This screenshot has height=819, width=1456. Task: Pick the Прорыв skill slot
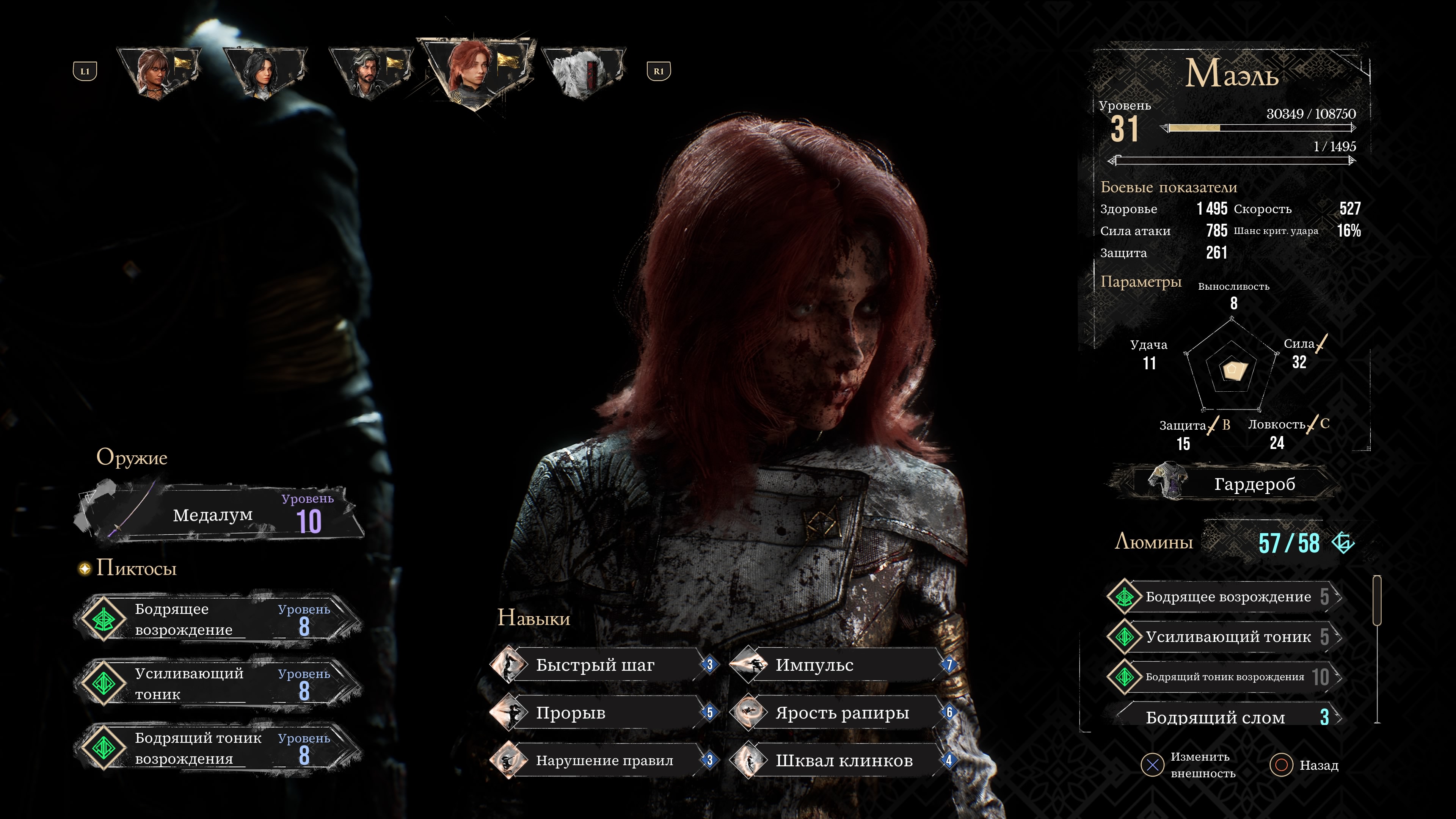[x=602, y=713]
